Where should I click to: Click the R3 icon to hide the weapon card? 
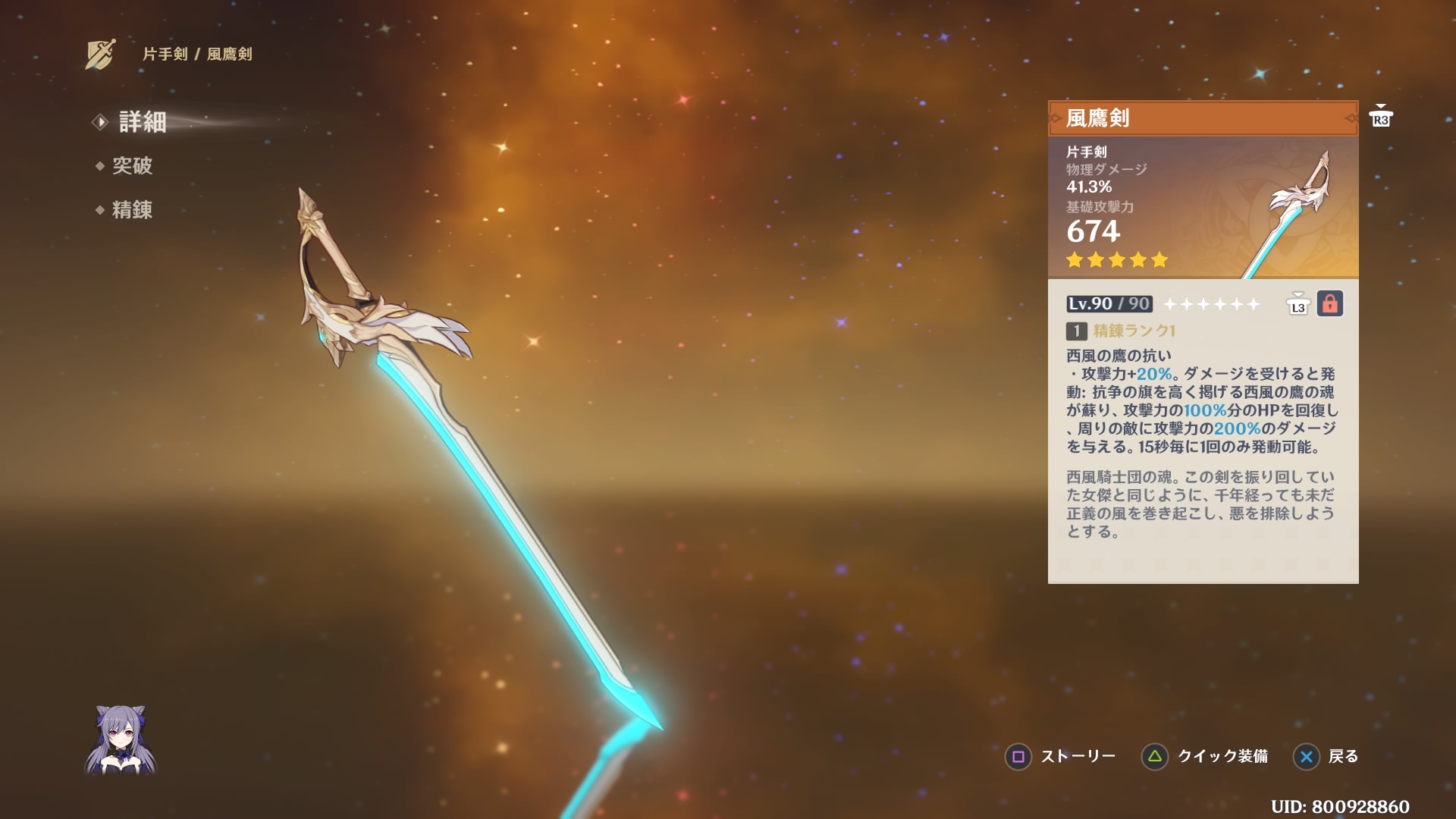(1380, 118)
